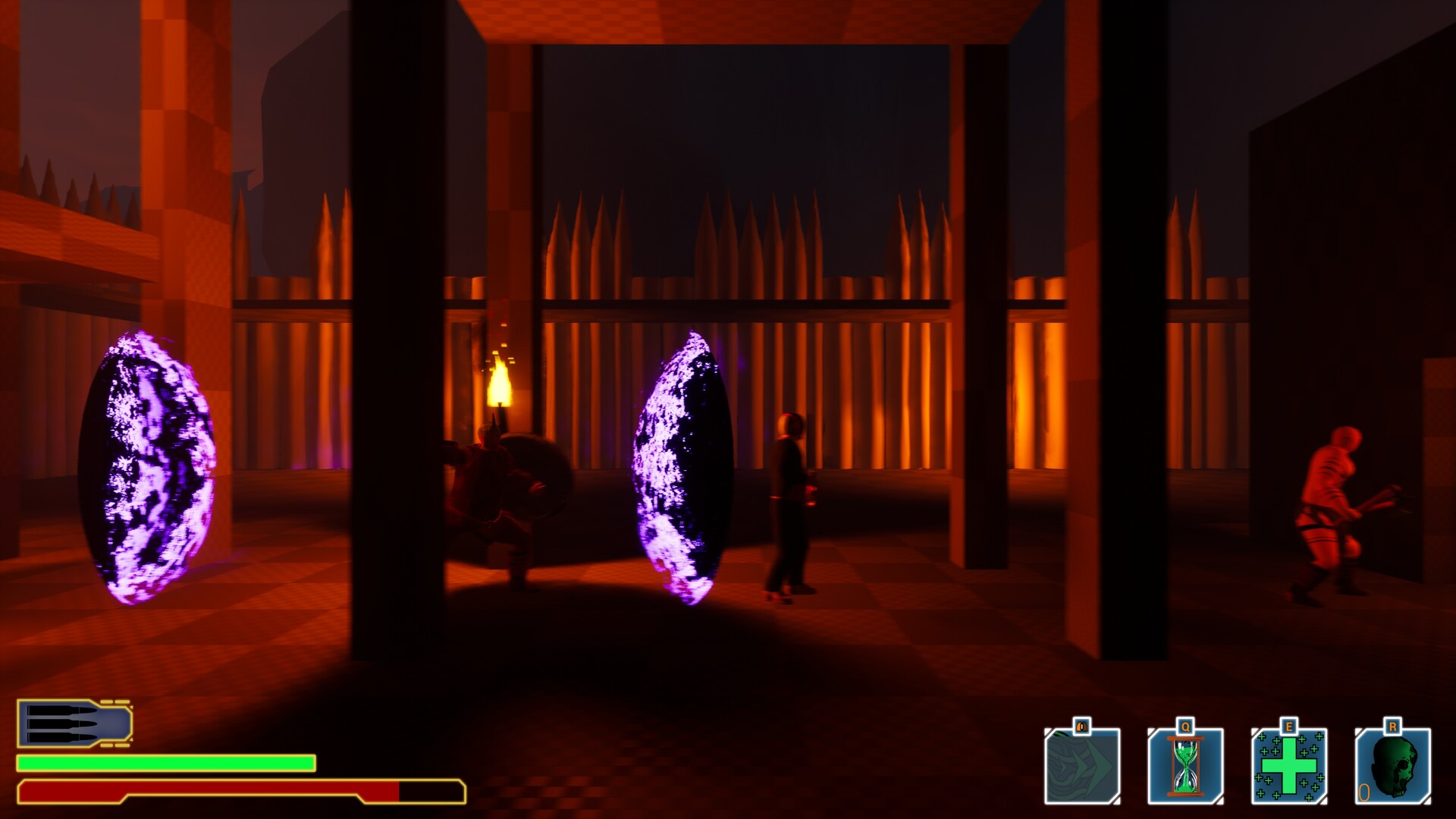The height and width of the screenshot is (819, 1456).
Task: Click the mouse-button badge on the dash ability
Action: pyautogui.click(x=1081, y=727)
